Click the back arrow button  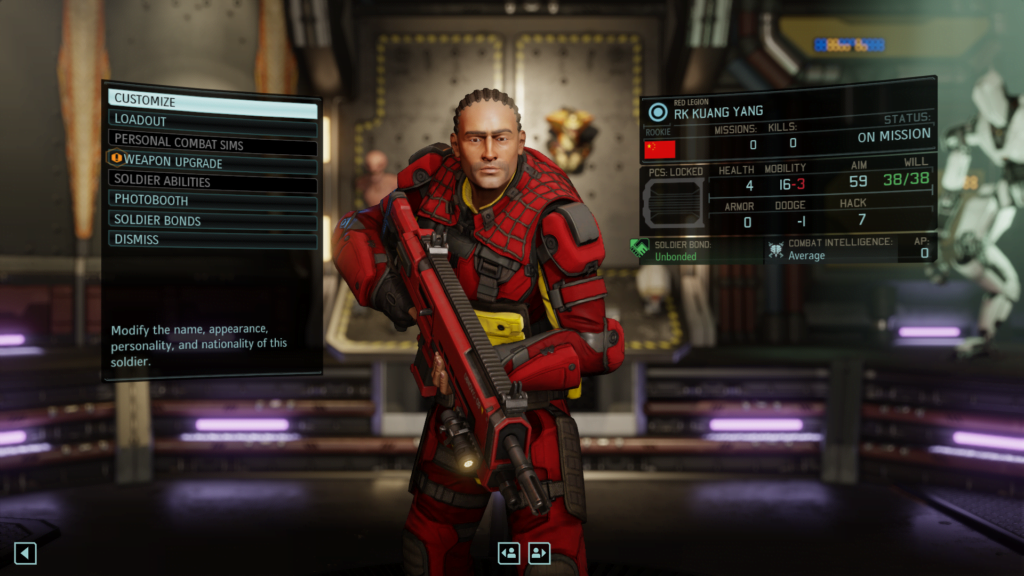click(x=25, y=552)
